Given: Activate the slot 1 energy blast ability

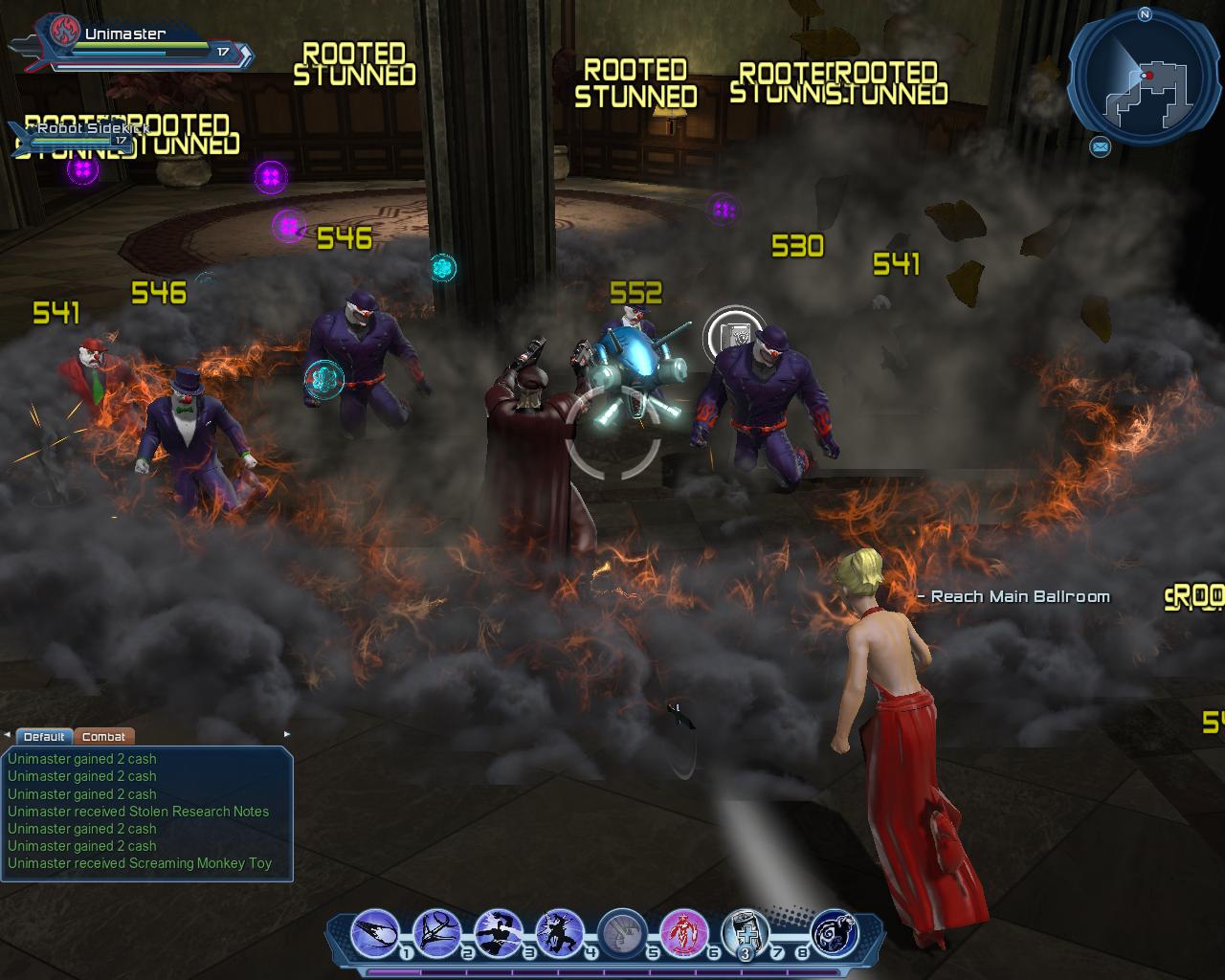Looking at the screenshot, I should 375,932.
